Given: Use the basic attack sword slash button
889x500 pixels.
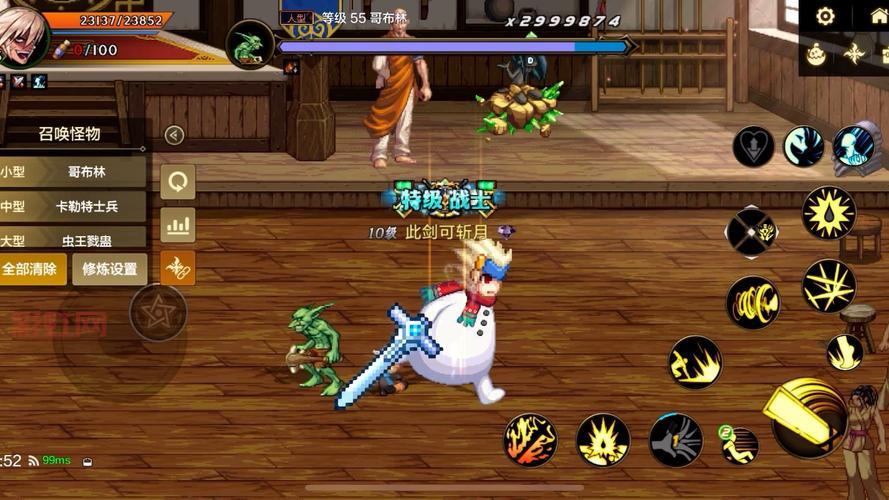Looking at the screenshot, I should click(806, 410).
